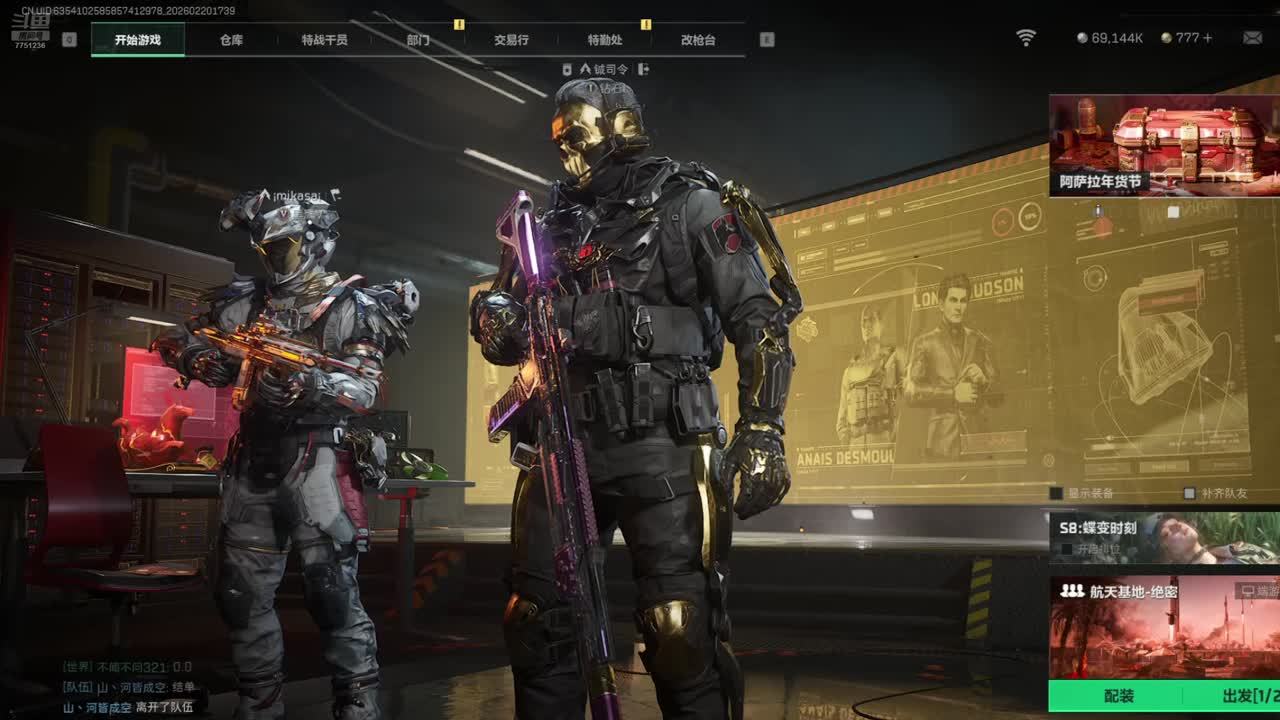The height and width of the screenshot is (720, 1280).
Task: Open the 特勤处 tab
Action: click(605, 40)
